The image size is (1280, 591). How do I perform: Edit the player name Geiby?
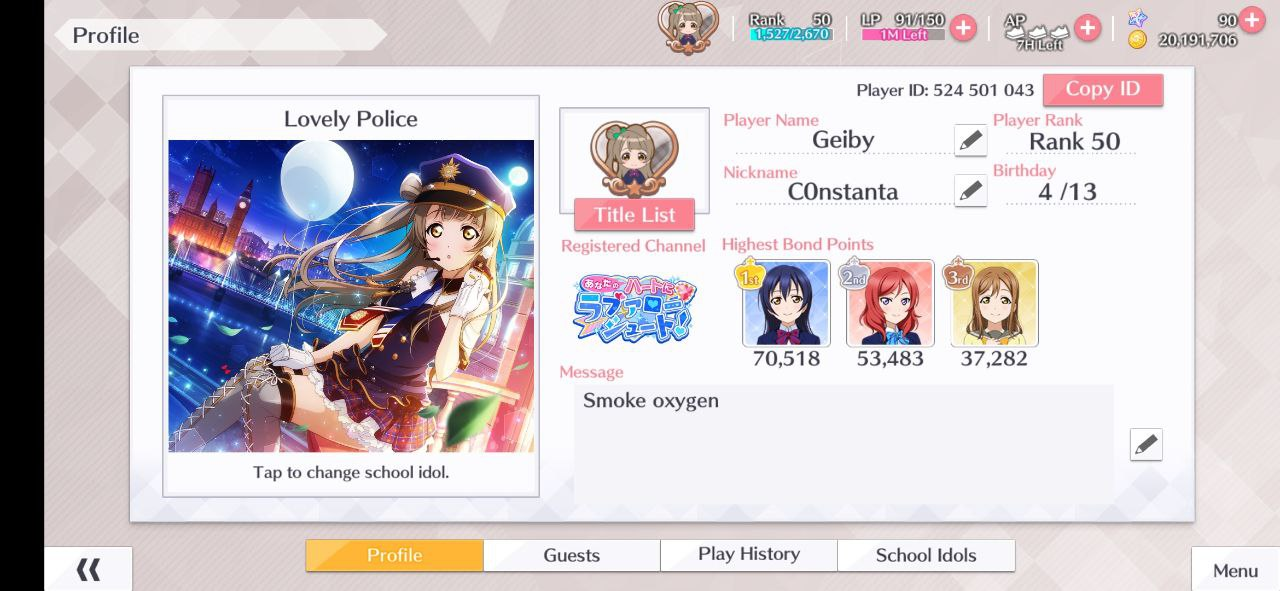click(970, 141)
